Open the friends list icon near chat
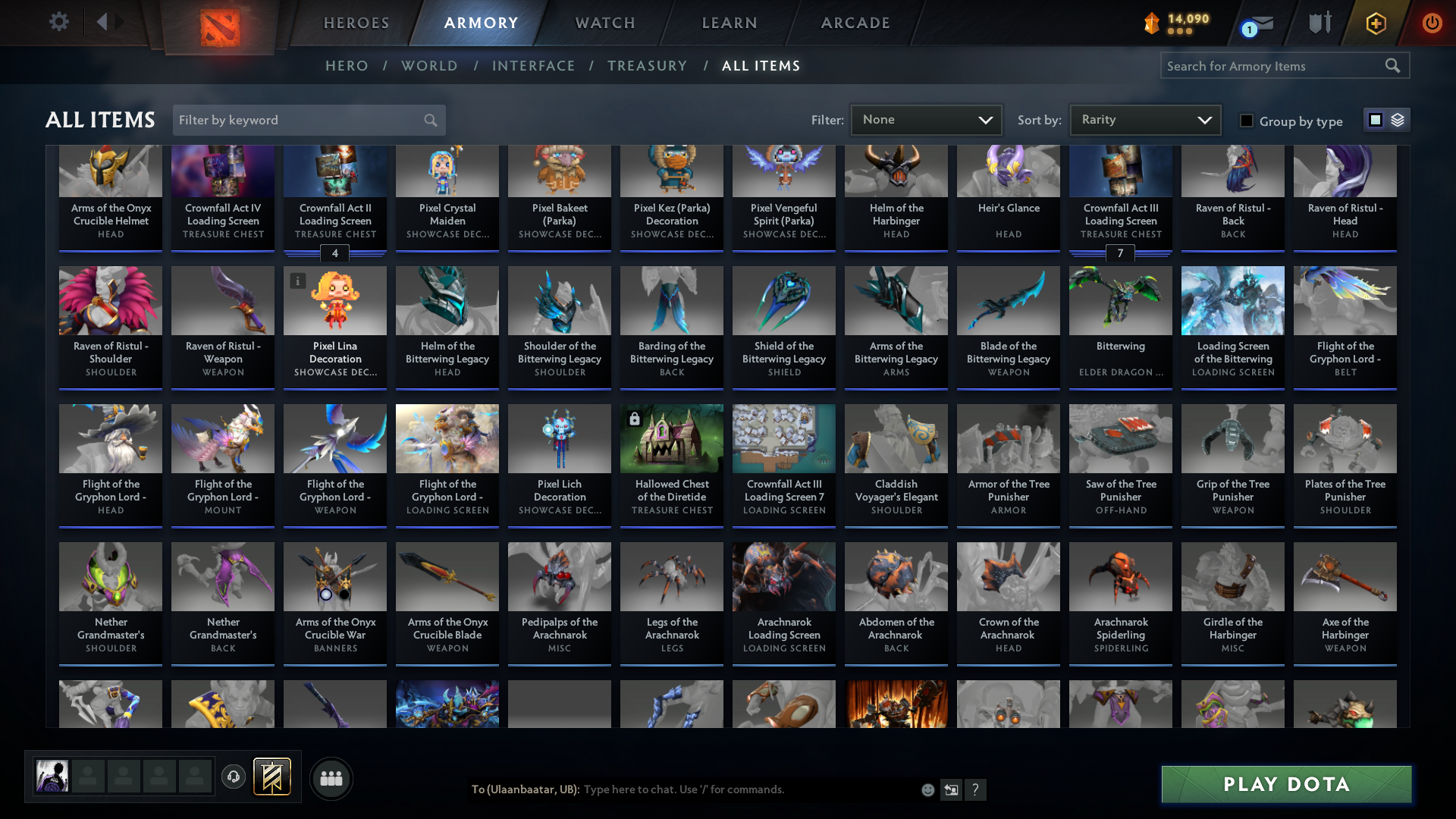 (331, 778)
